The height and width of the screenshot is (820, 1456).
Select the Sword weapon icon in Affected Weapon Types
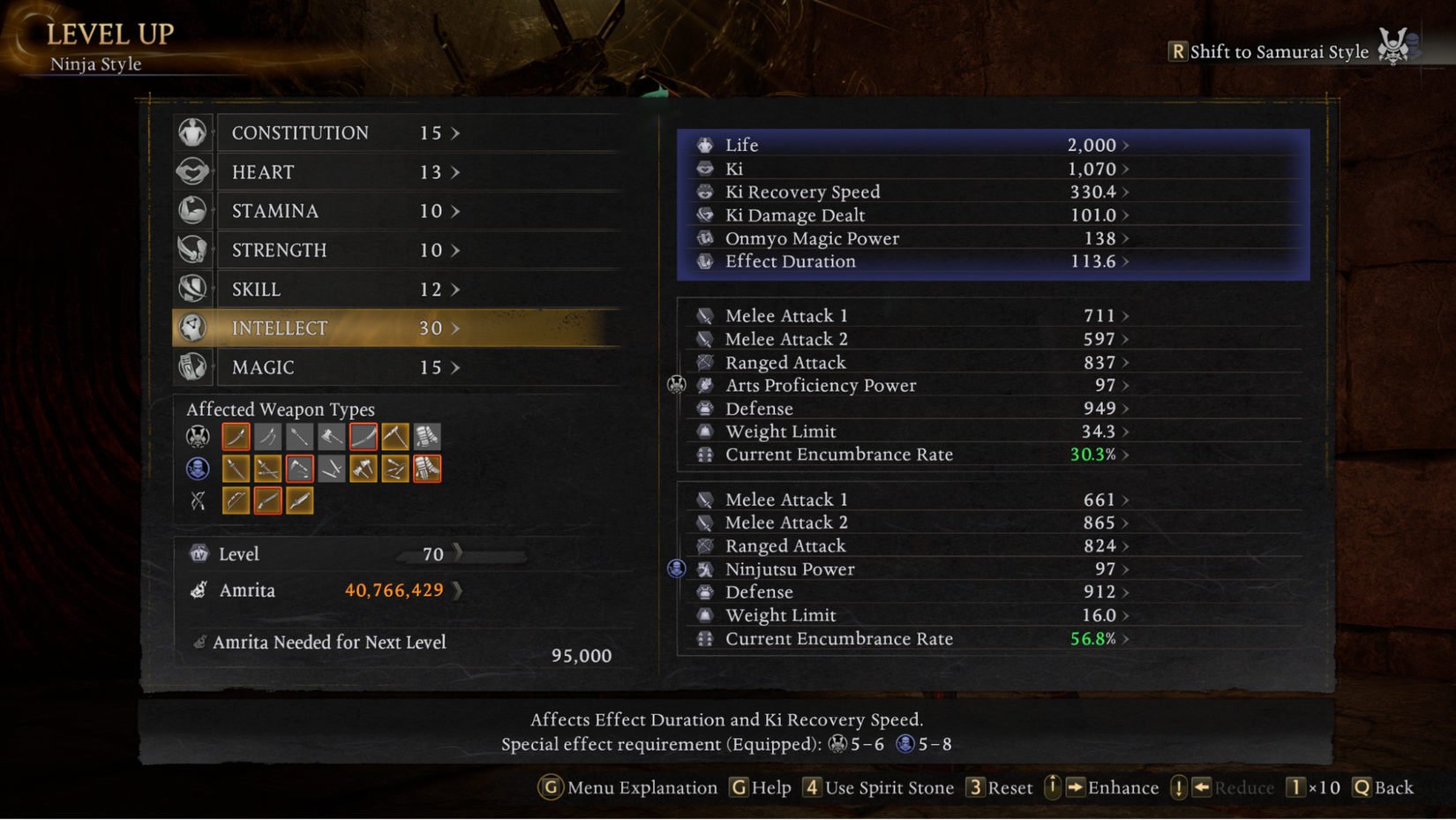pos(235,436)
